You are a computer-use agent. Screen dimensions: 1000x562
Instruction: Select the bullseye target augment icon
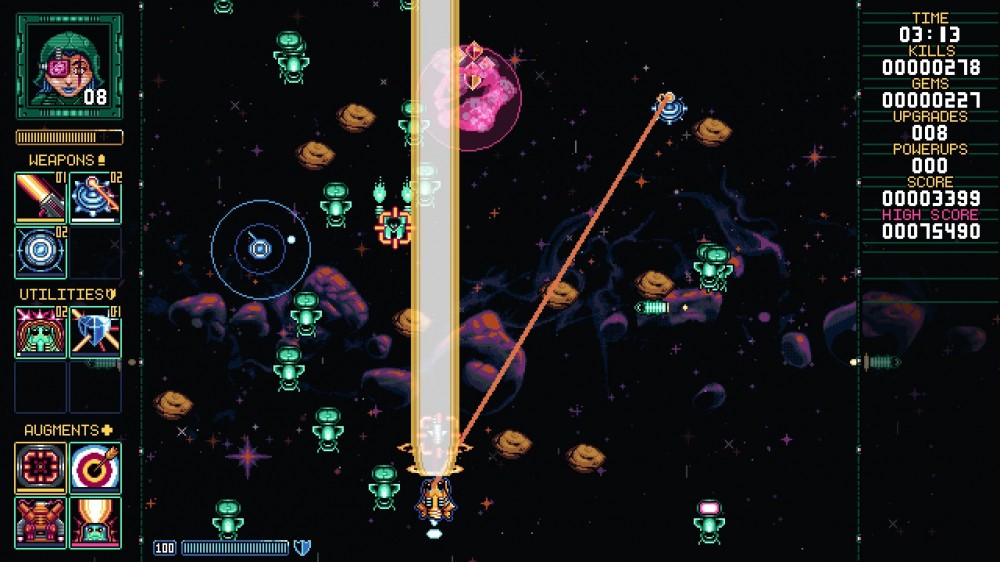pos(95,468)
